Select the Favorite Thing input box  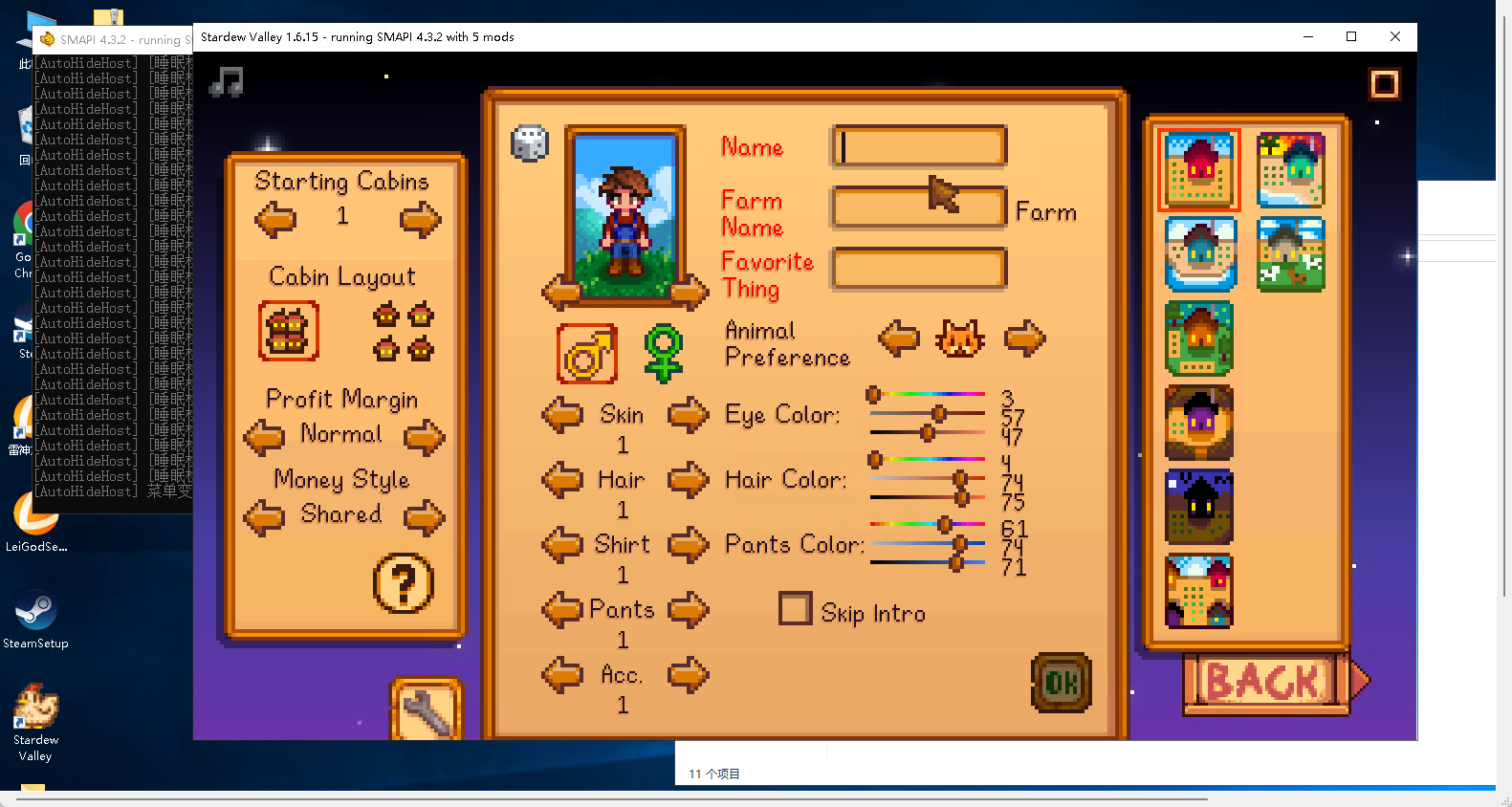tap(919, 269)
